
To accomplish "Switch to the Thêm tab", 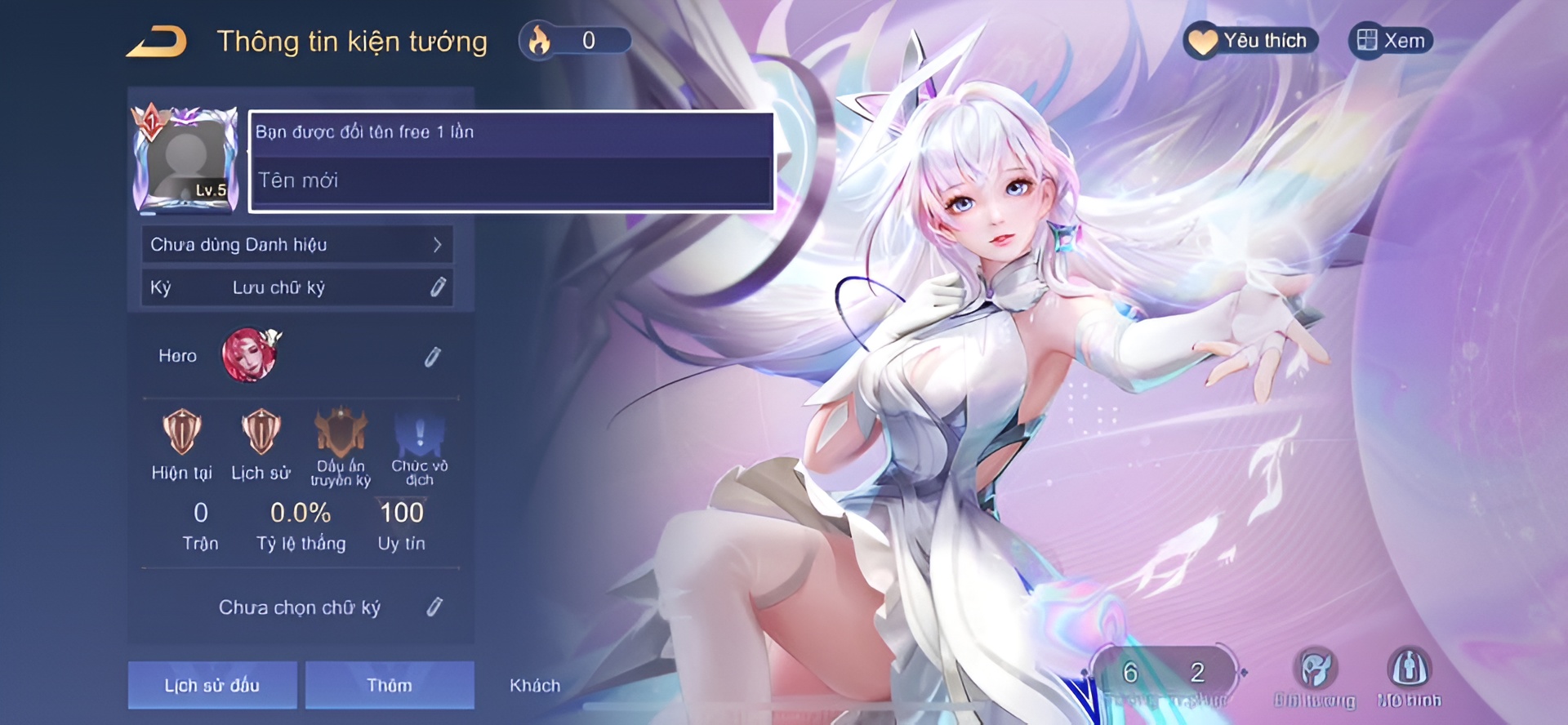I will tap(390, 685).
